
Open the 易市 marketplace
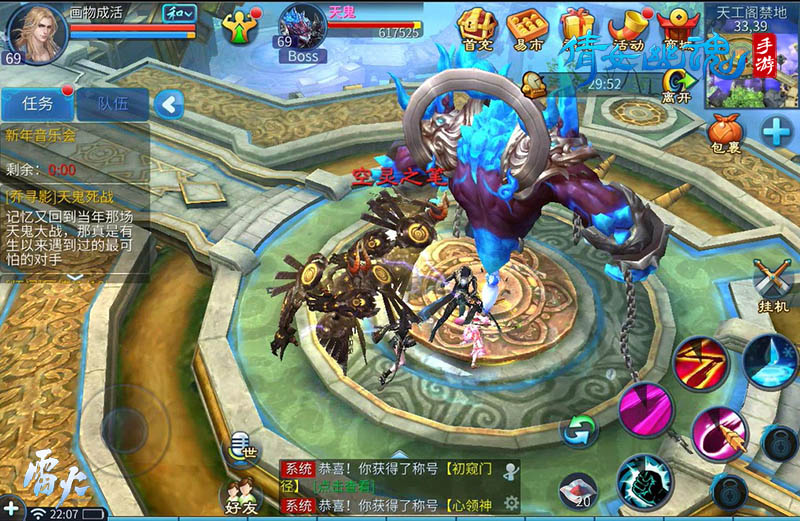click(x=526, y=27)
